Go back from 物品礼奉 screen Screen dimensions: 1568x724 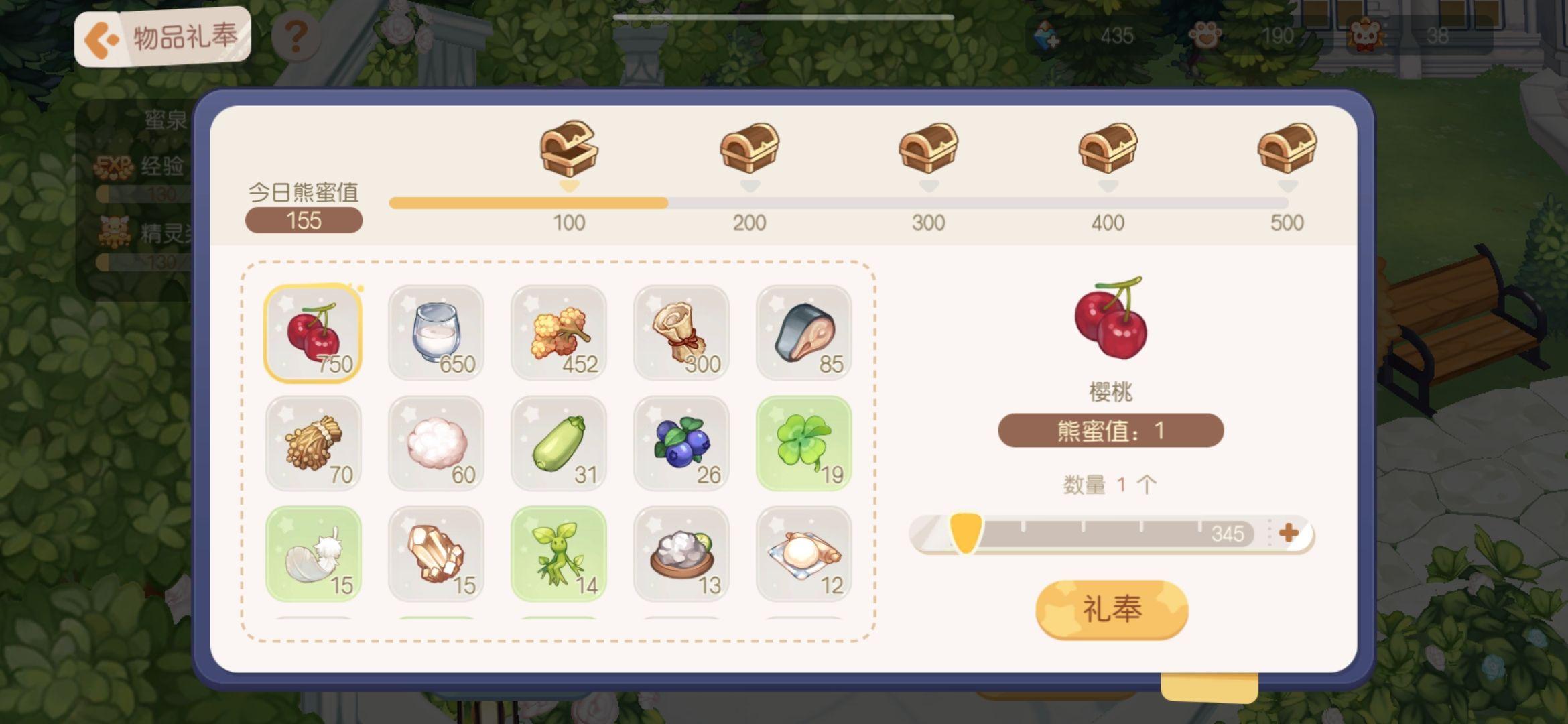[101, 39]
